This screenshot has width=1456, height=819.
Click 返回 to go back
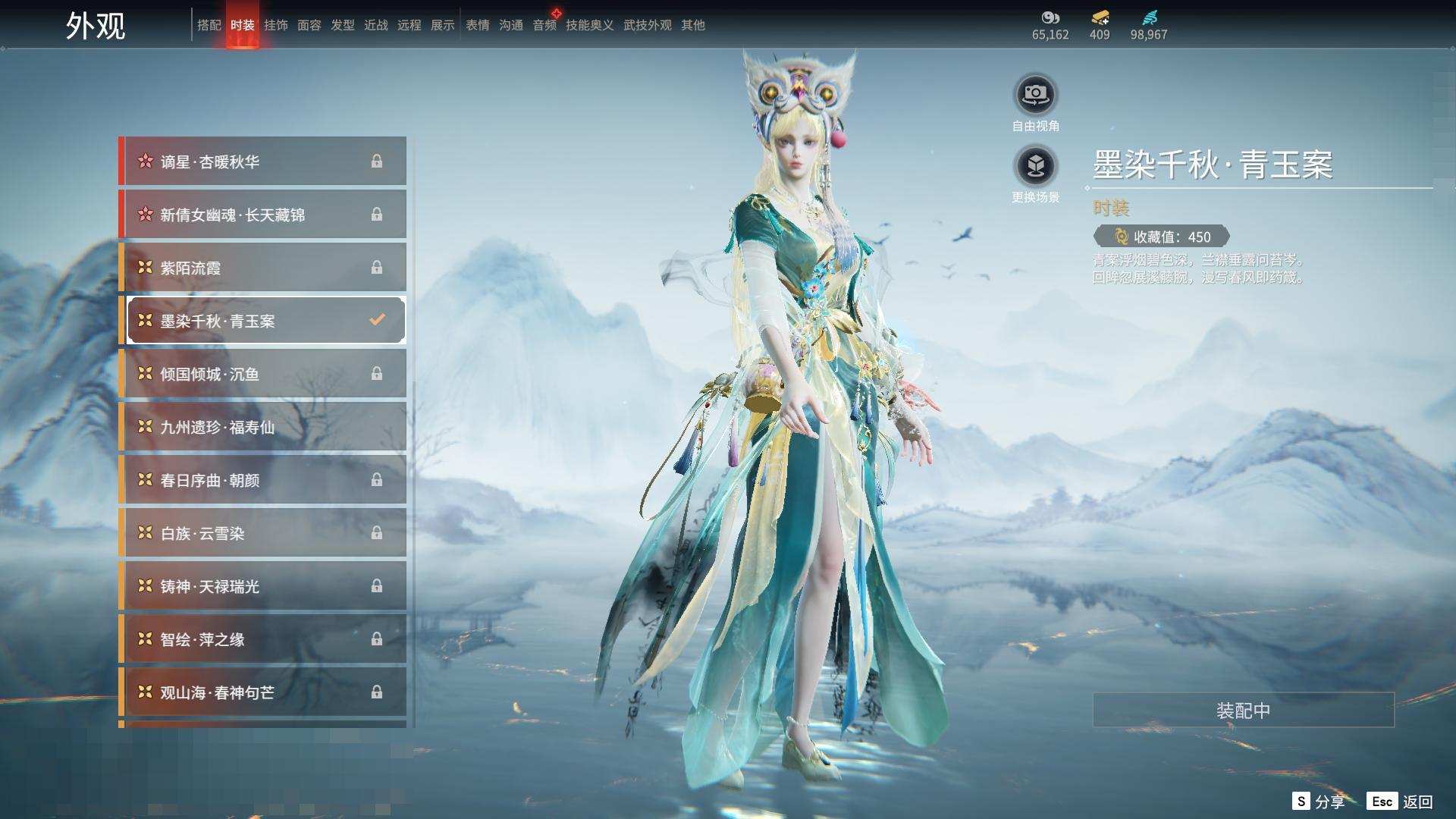click(x=1401, y=802)
